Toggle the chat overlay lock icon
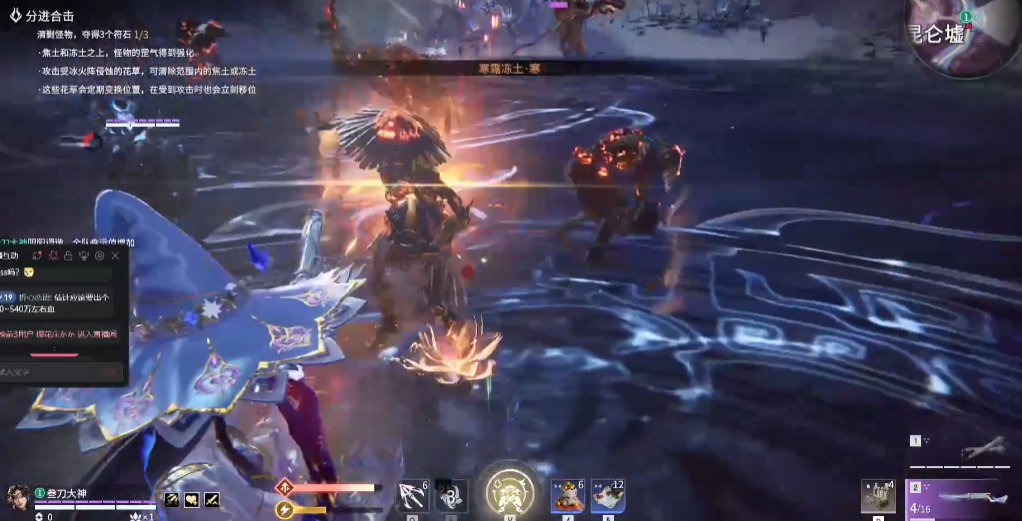1022x521 pixels. (x=67, y=257)
